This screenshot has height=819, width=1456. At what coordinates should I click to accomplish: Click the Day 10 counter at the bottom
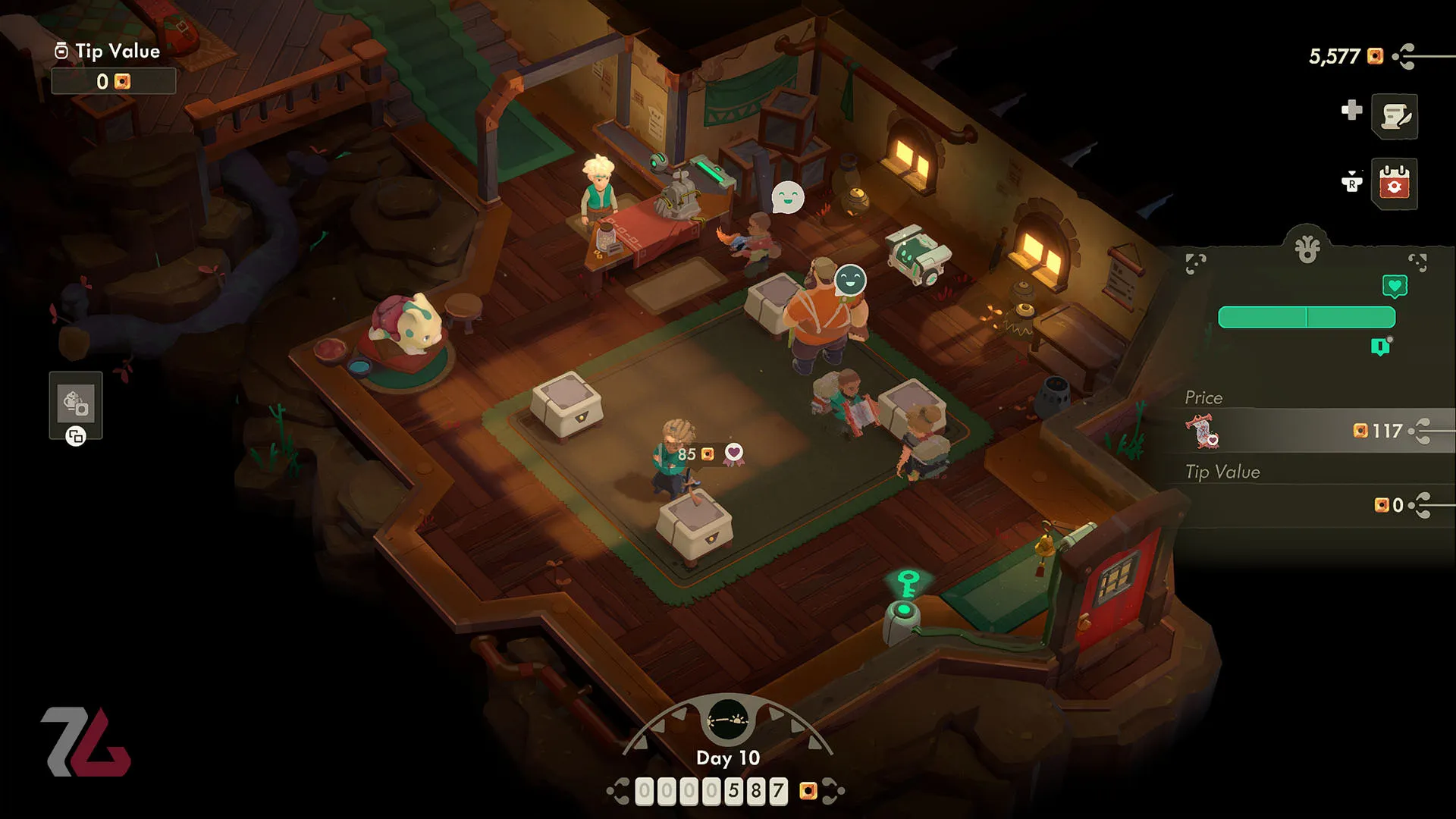pyautogui.click(x=729, y=758)
